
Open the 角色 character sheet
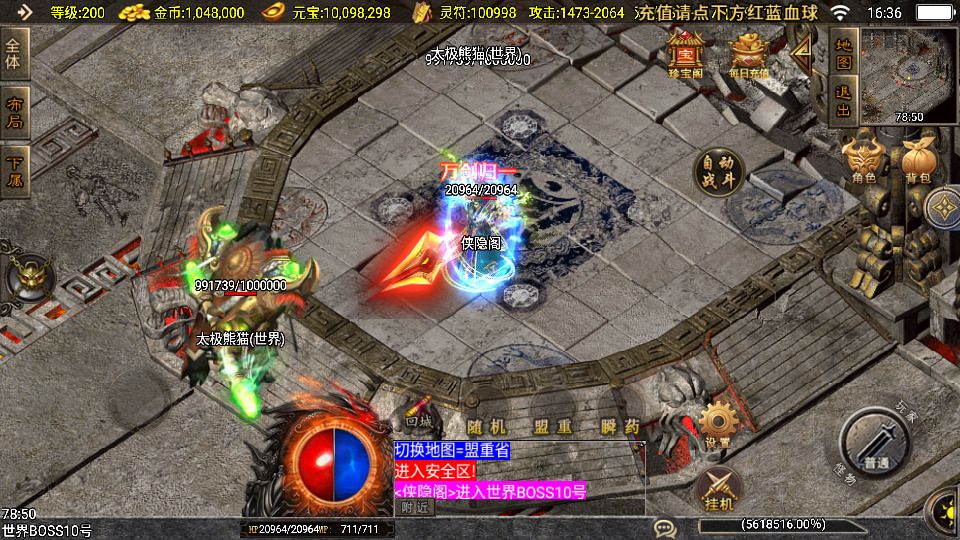click(x=863, y=162)
